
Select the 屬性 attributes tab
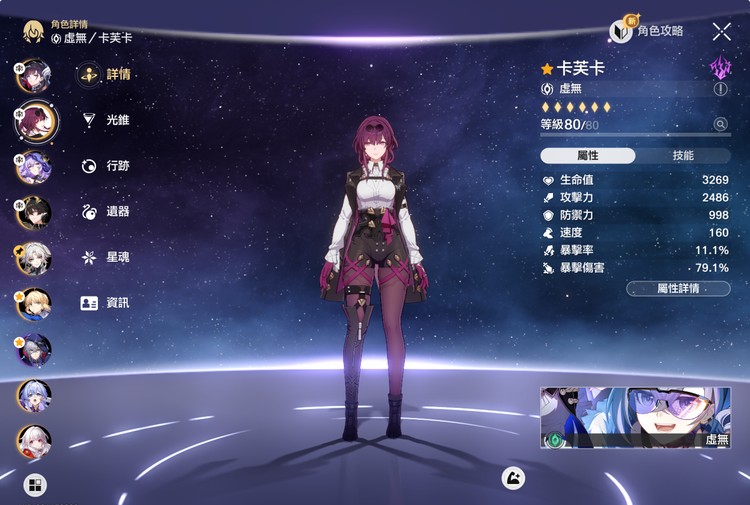pyautogui.click(x=588, y=156)
